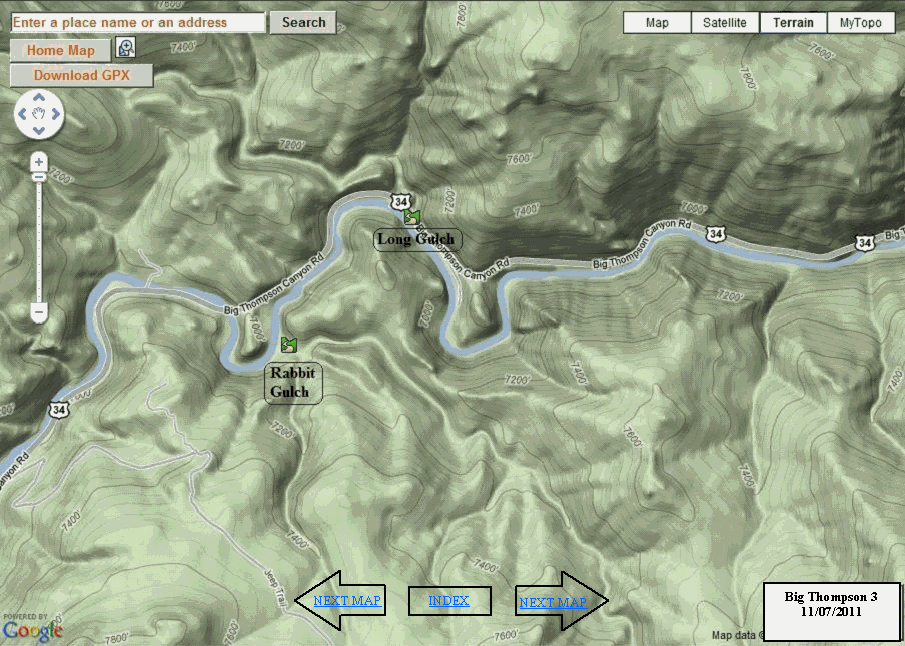Screen dimensions: 905x646
Task: Choose the MyTopo map type
Action: click(x=860, y=23)
